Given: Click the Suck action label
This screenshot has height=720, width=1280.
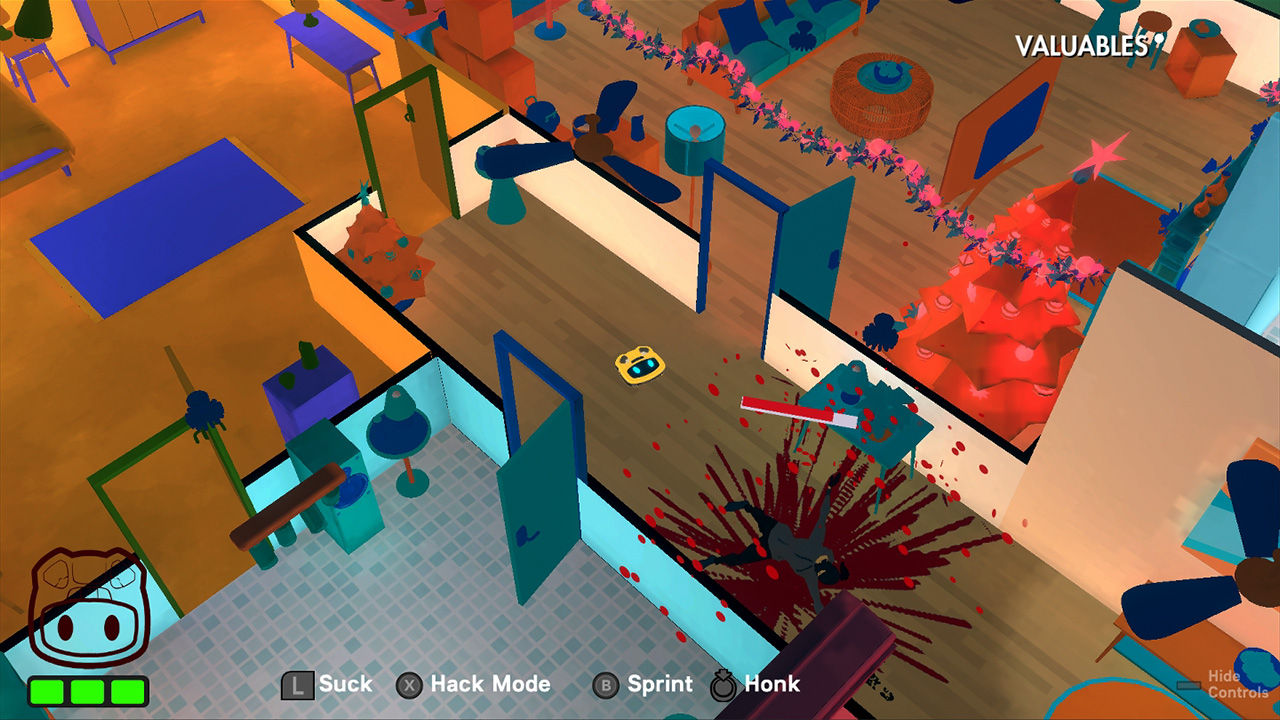Looking at the screenshot, I should [x=345, y=685].
